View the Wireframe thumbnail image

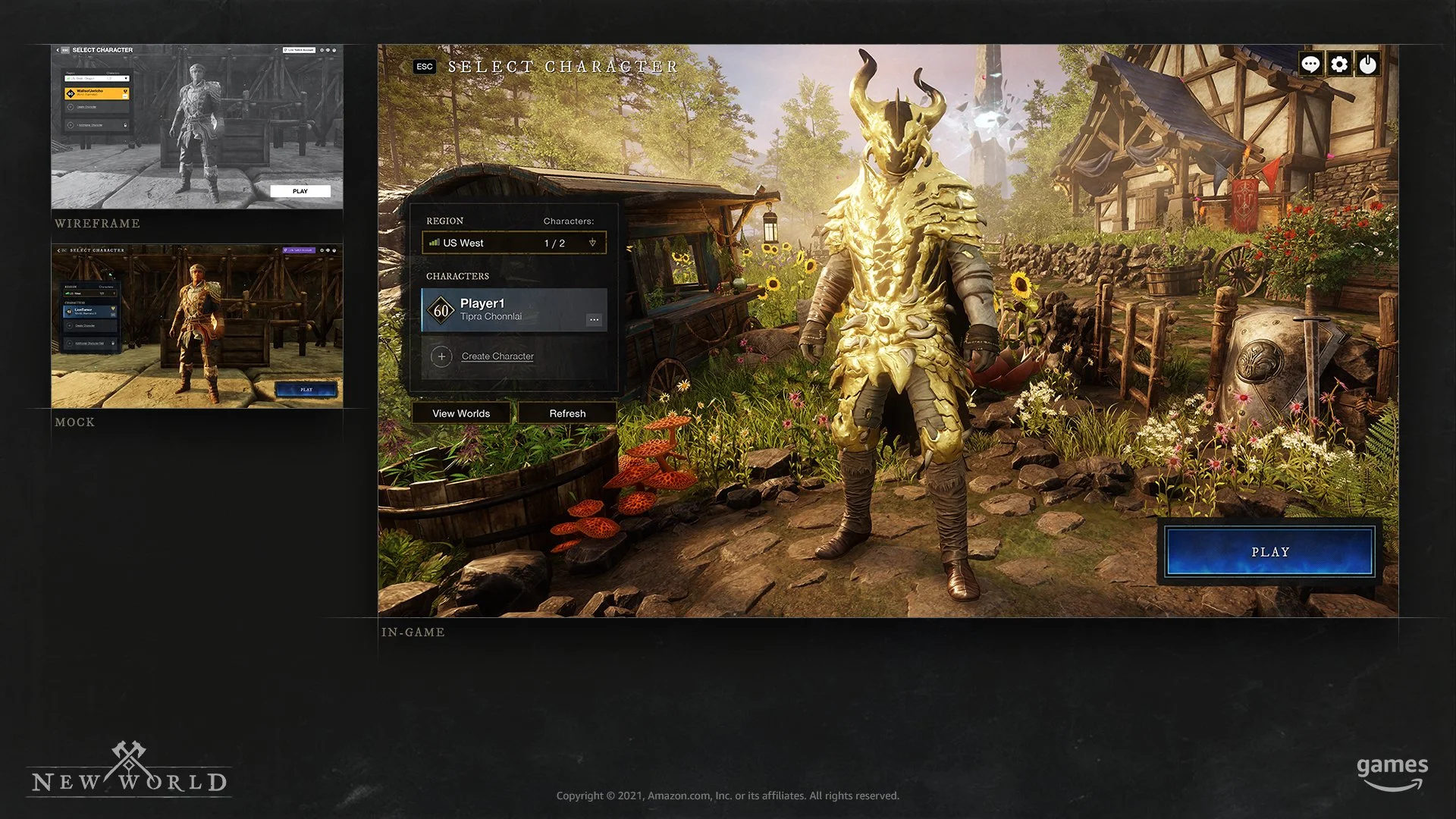click(197, 127)
